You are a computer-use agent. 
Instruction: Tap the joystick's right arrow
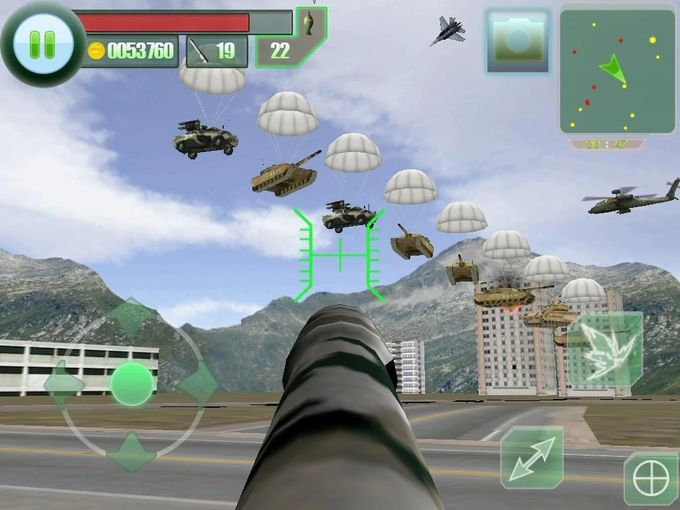coord(199,383)
